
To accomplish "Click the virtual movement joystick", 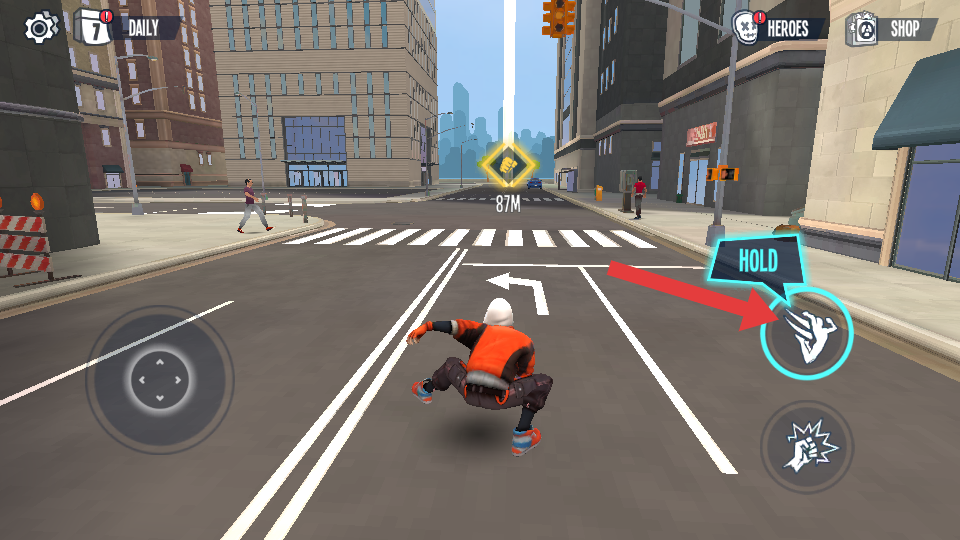I will click(x=159, y=380).
